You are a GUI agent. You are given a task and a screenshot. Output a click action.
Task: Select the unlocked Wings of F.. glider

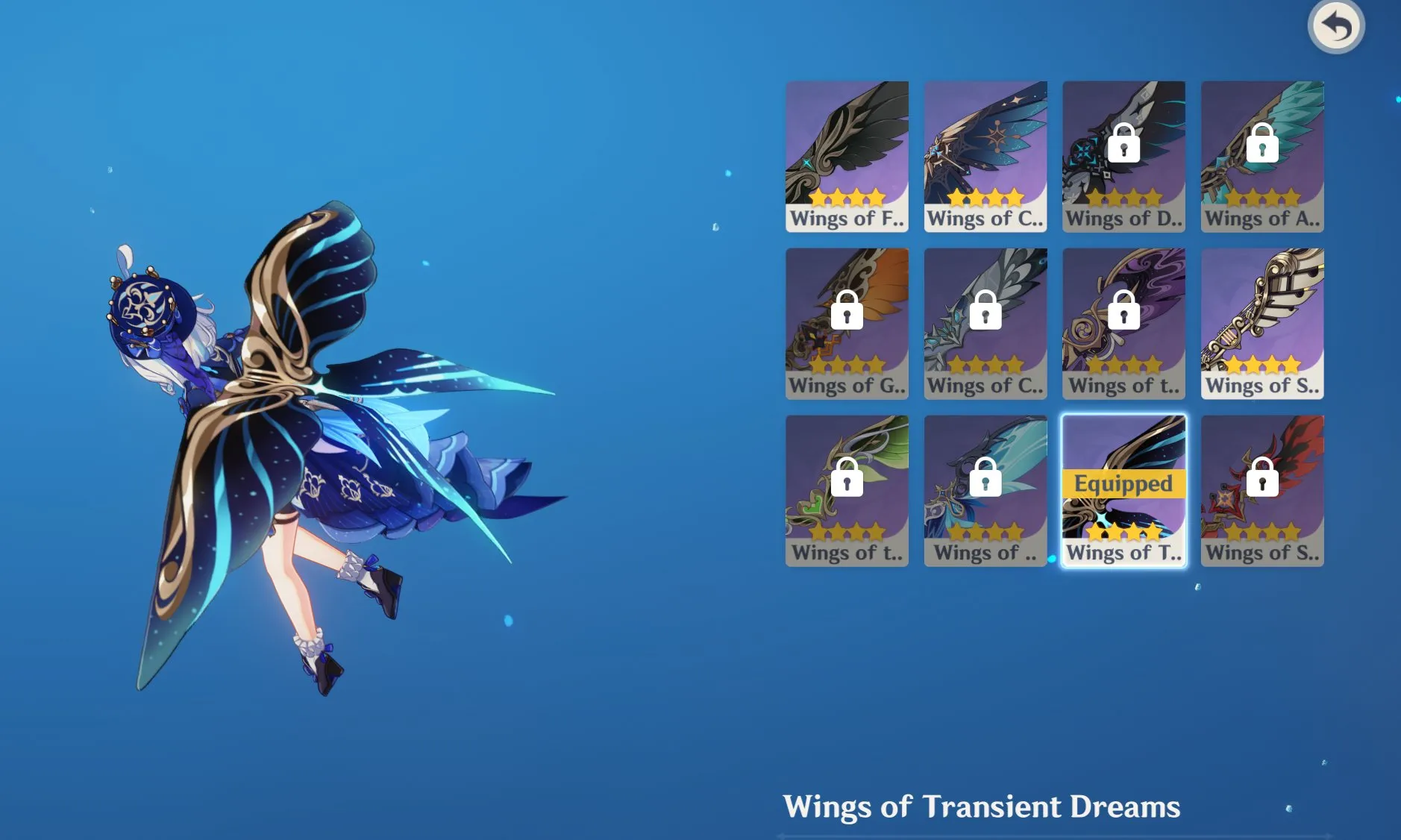(x=847, y=157)
